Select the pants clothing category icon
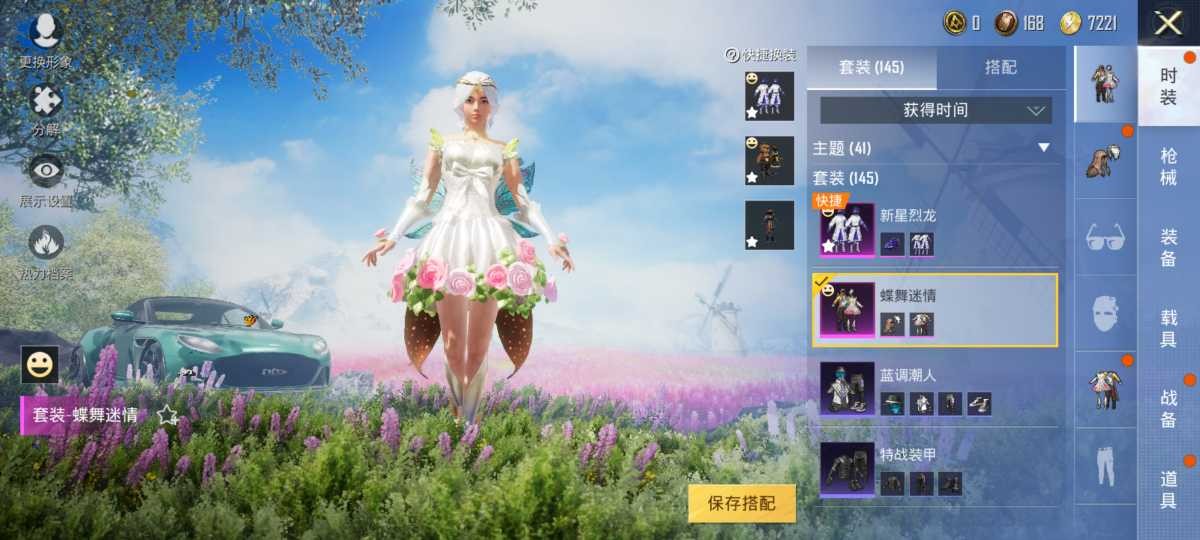The width and height of the screenshot is (1200, 540). click(1105, 466)
